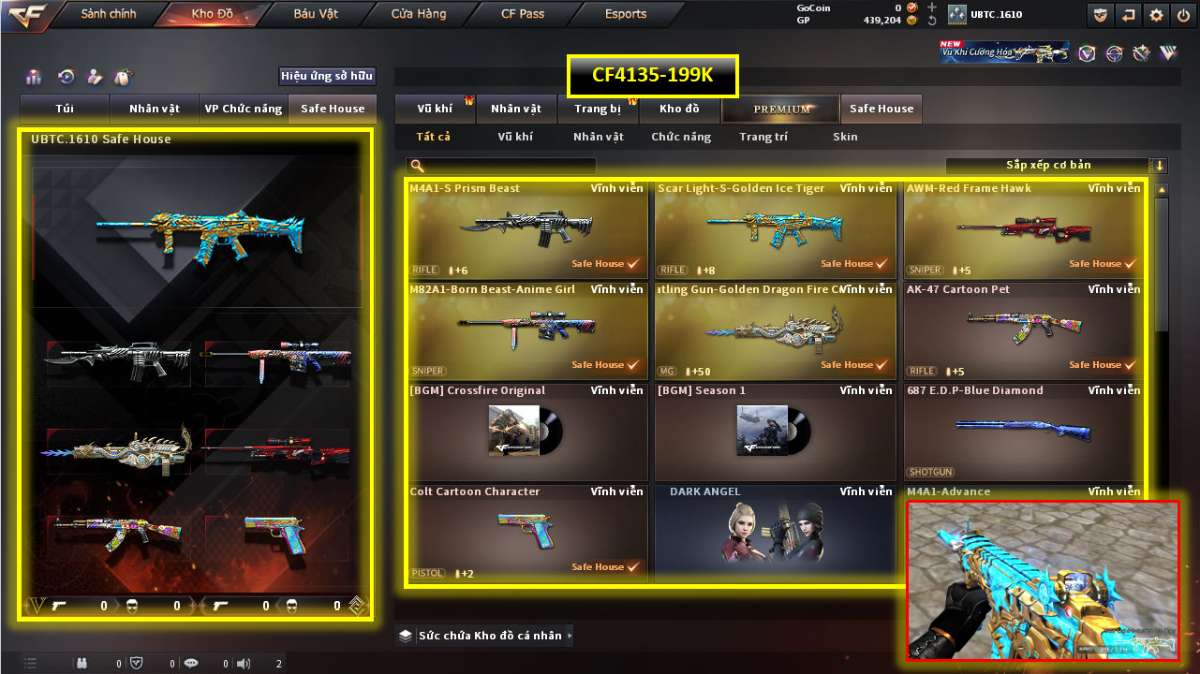Click the Hiệu ứng sở hữu button

click(x=326, y=76)
